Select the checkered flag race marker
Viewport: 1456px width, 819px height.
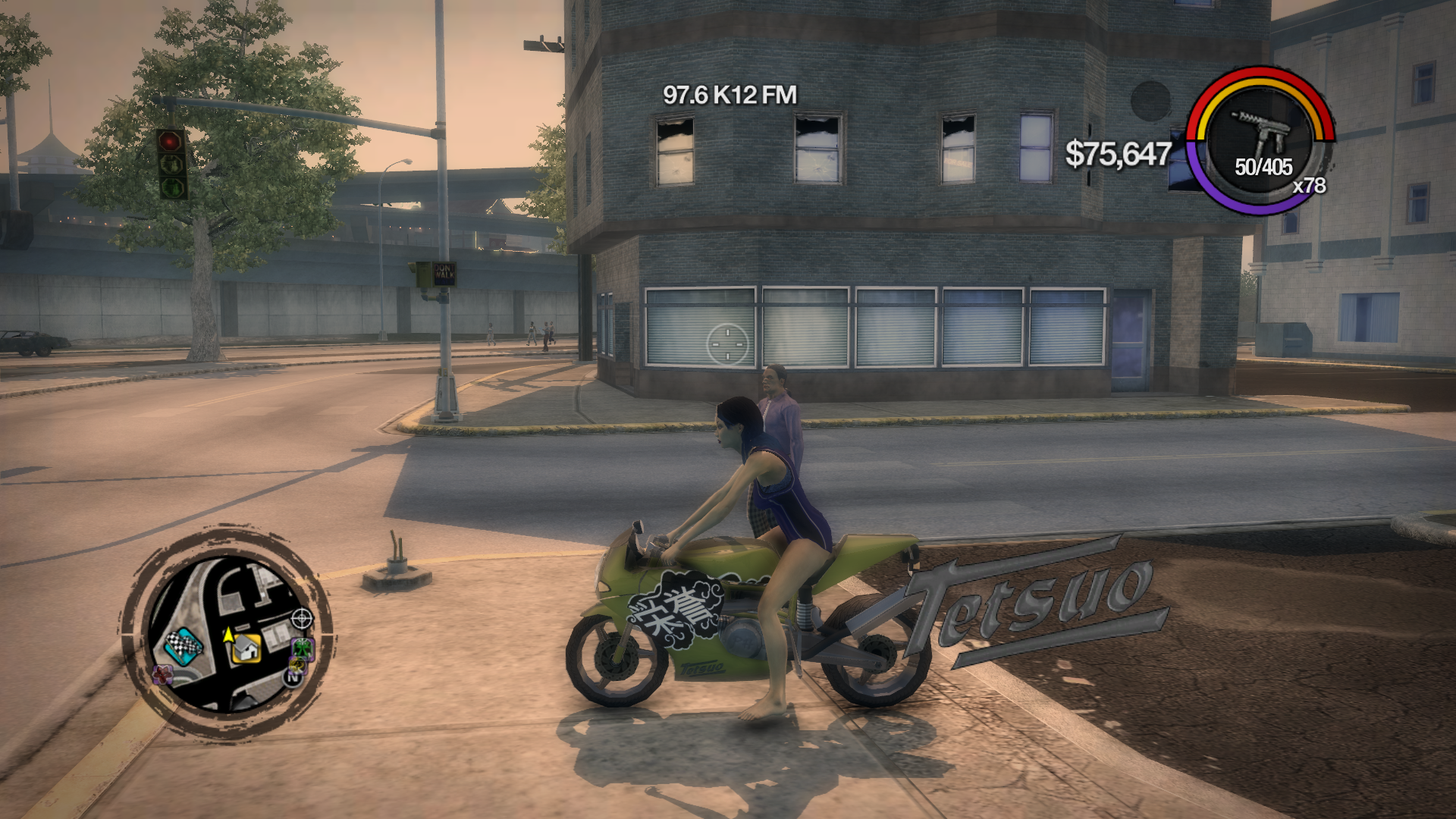coord(183,645)
